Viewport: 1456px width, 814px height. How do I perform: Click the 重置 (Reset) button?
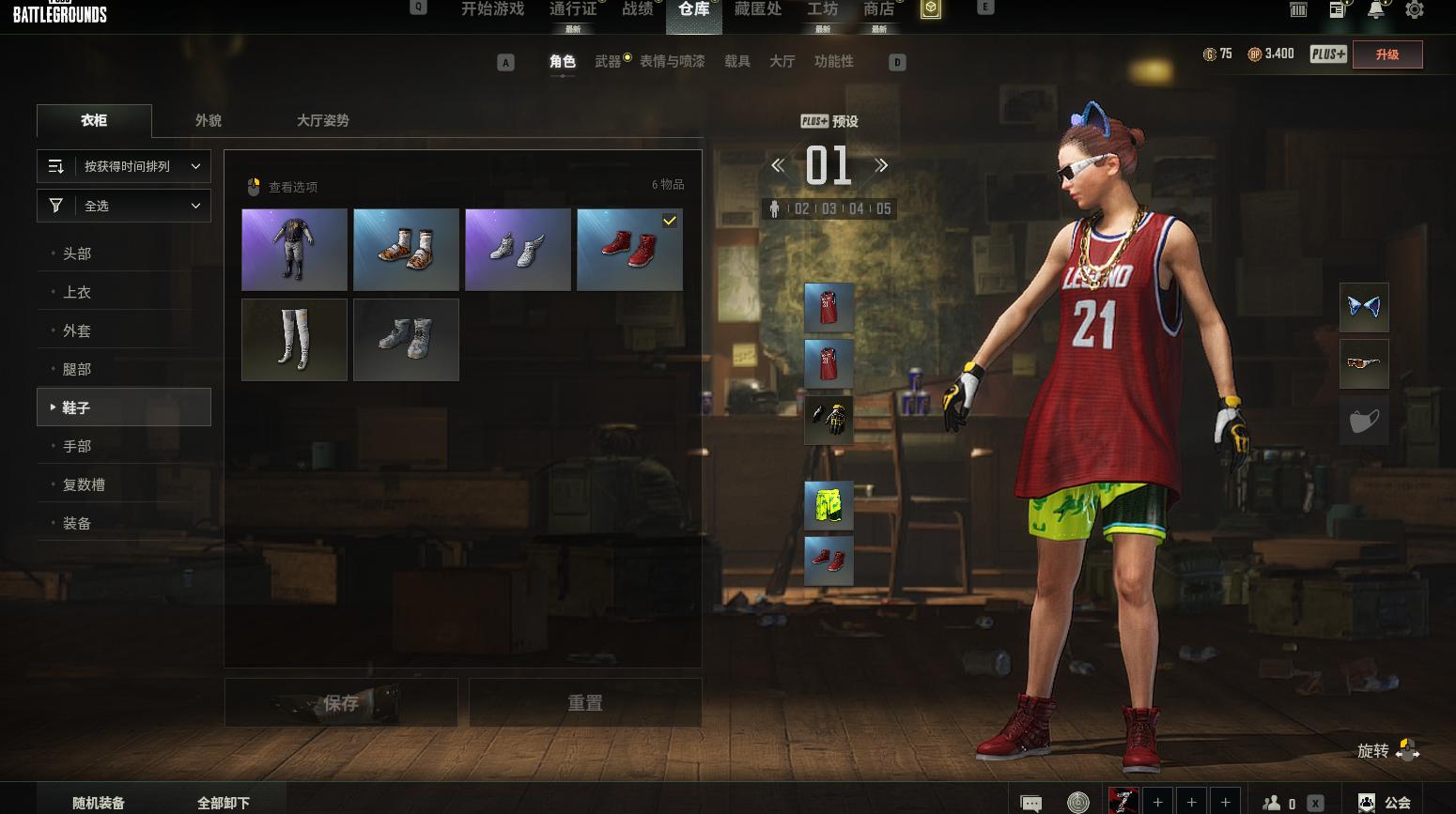[585, 702]
